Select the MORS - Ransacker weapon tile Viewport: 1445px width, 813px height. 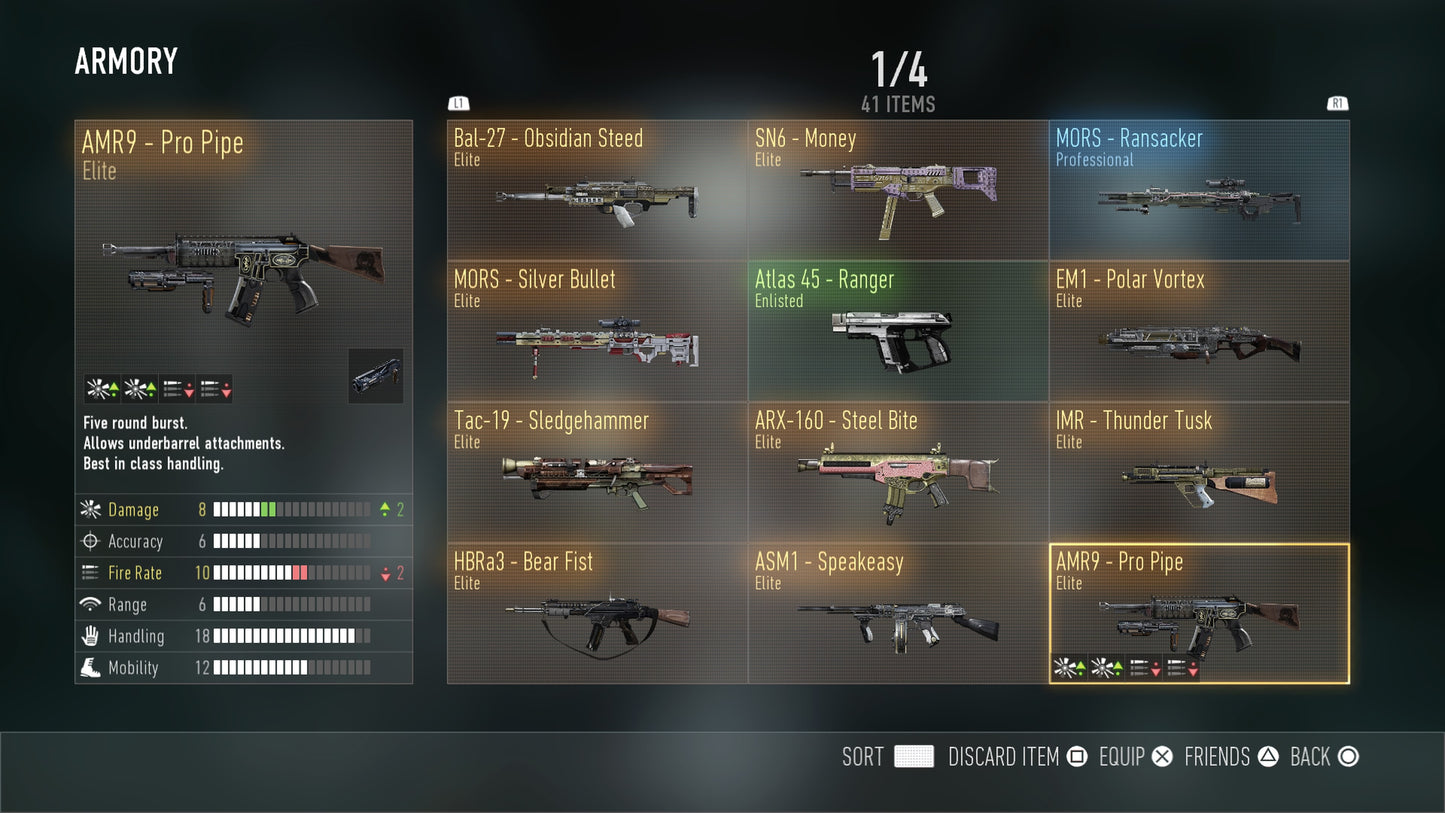(1198, 190)
